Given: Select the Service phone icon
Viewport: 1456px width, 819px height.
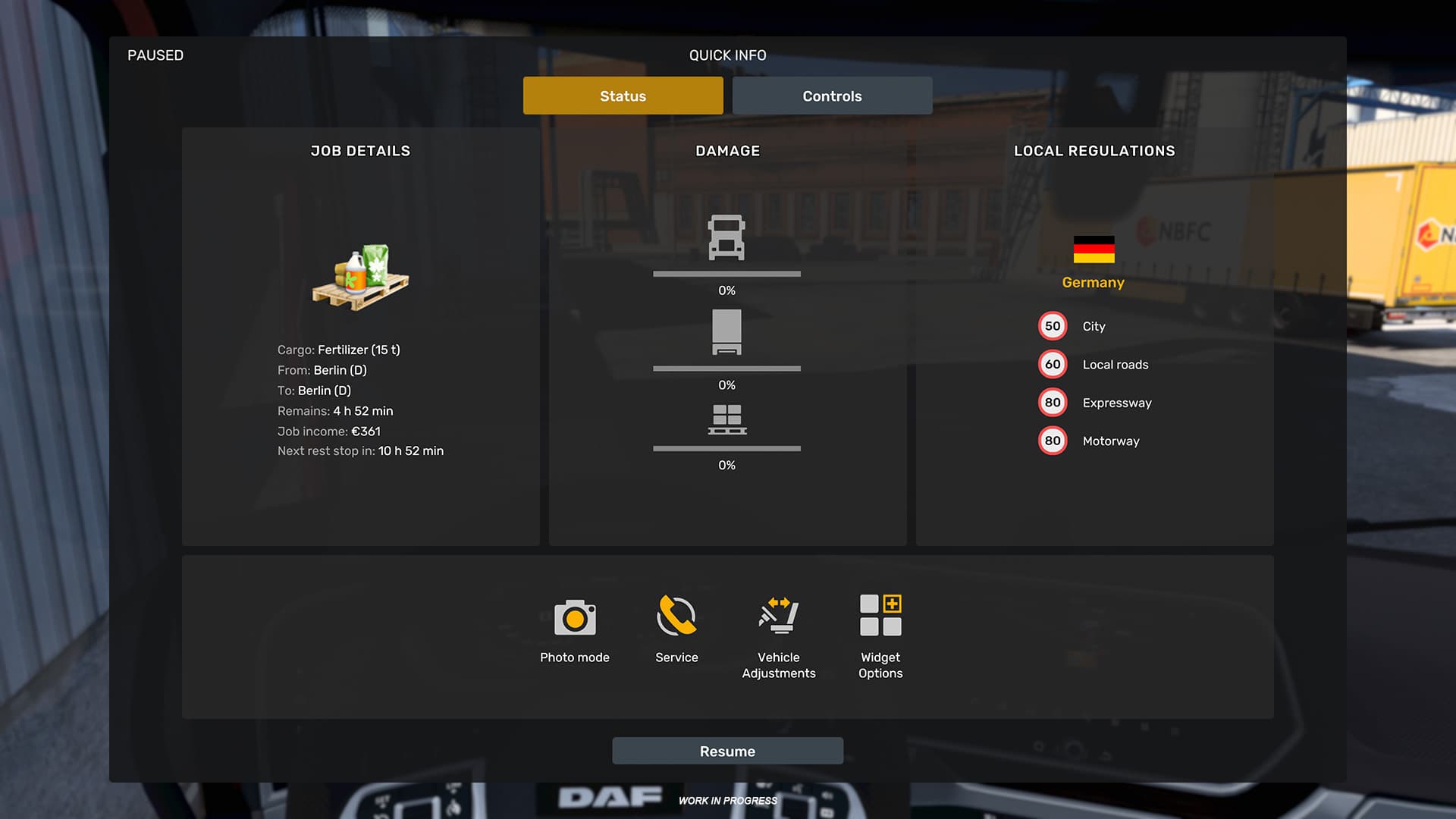Looking at the screenshot, I should 676,618.
